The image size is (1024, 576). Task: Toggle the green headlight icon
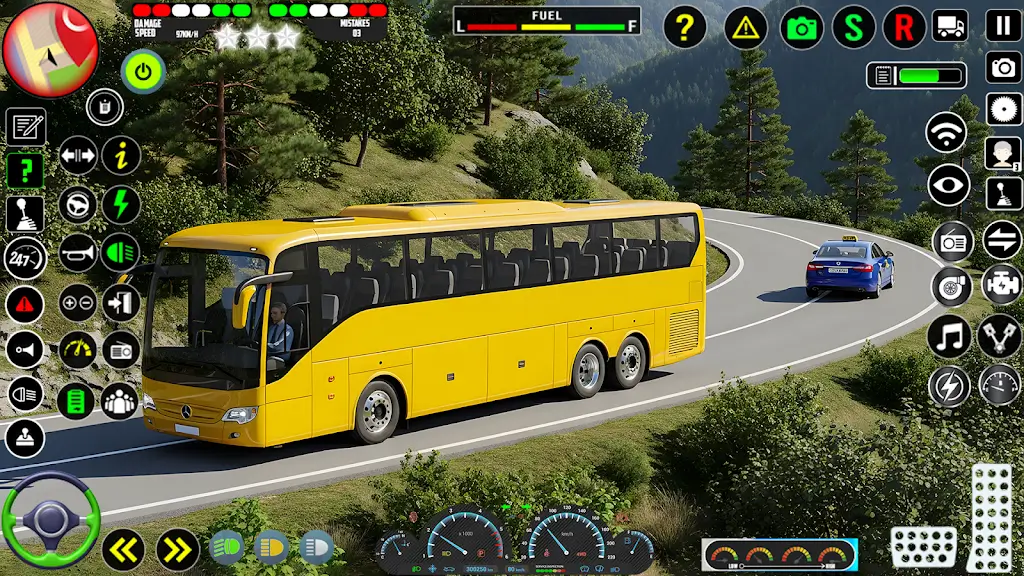click(121, 253)
